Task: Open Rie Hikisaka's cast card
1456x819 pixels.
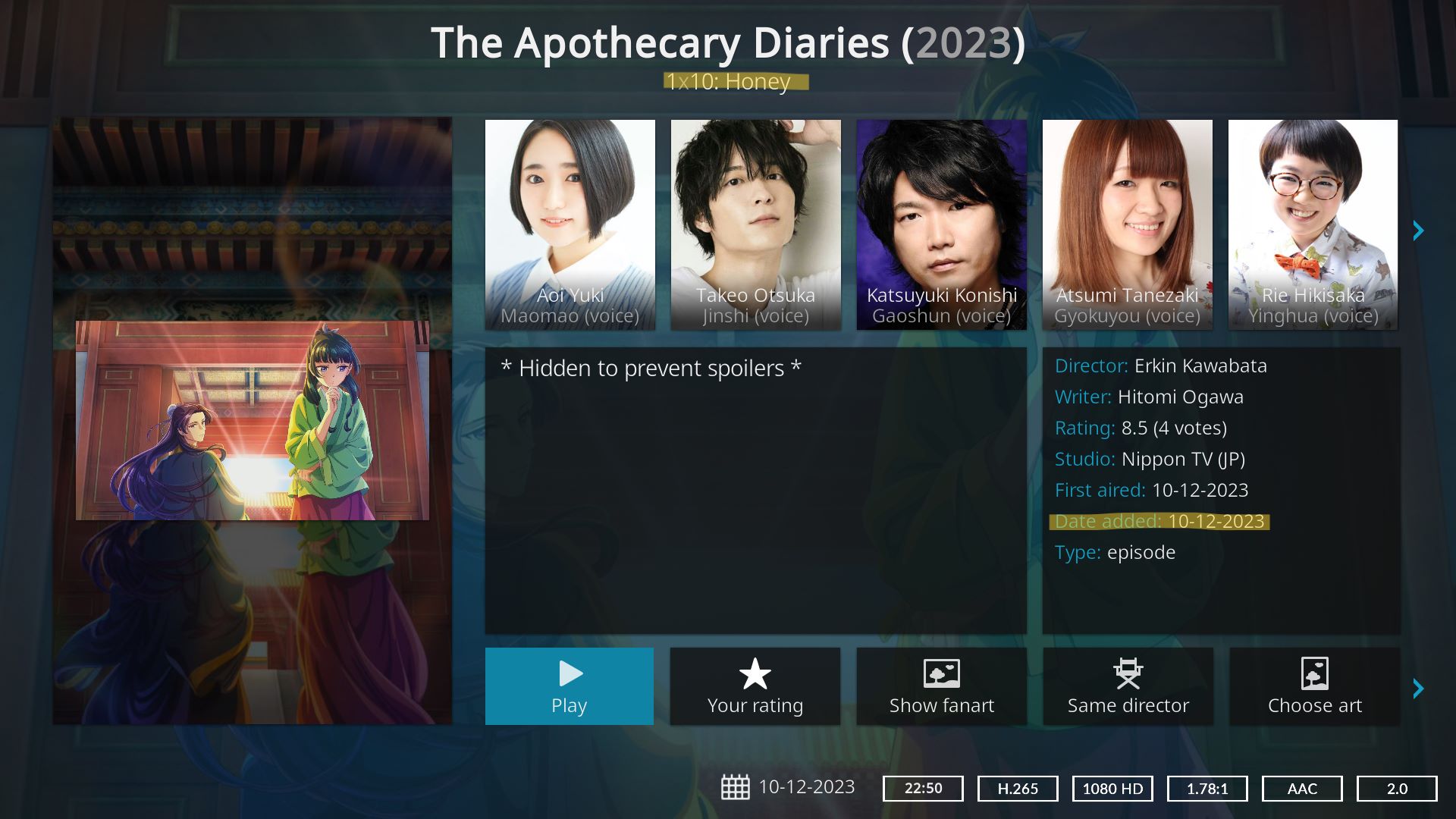Action: click(1313, 224)
